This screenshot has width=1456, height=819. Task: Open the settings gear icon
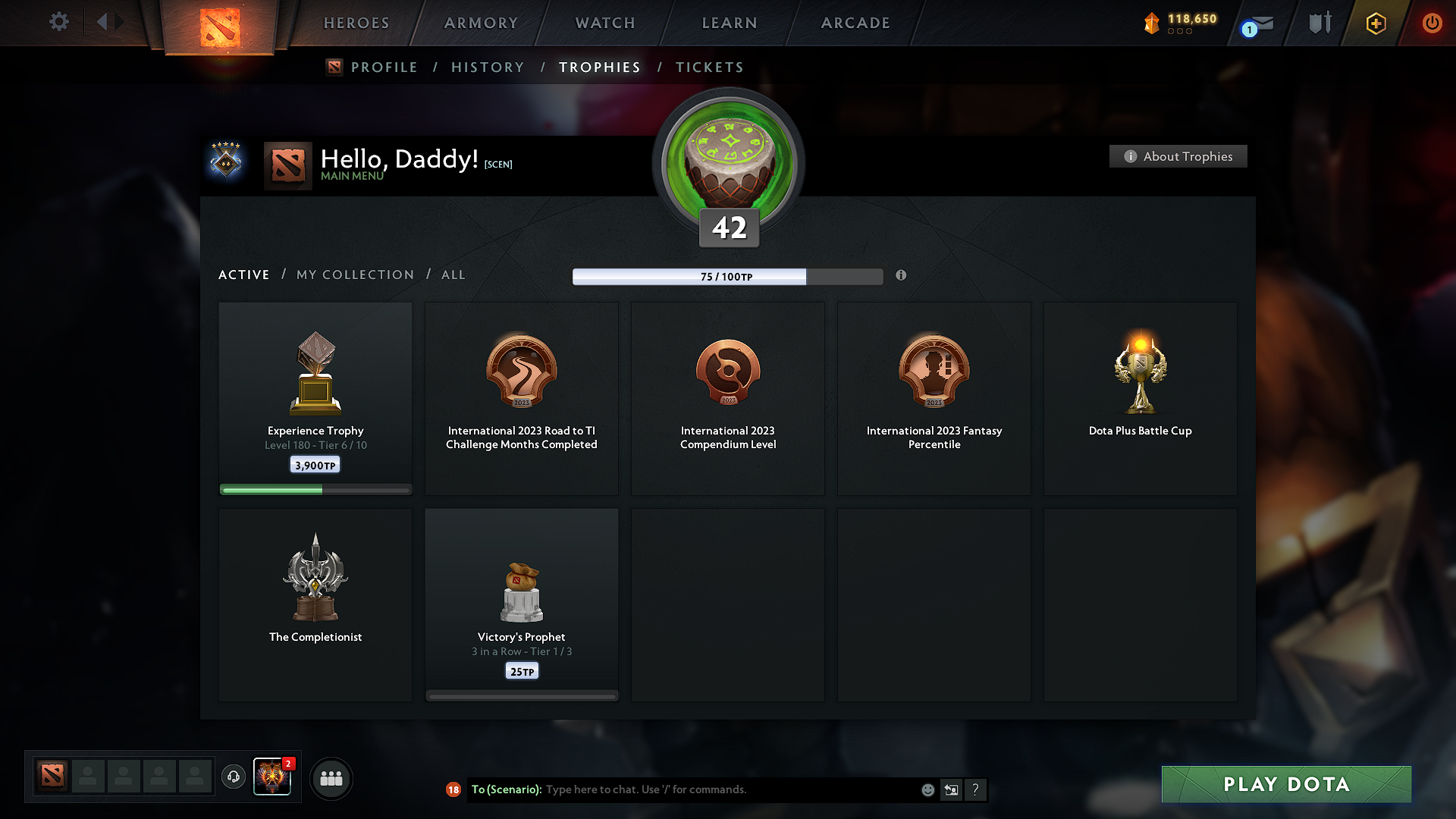(x=58, y=22)
